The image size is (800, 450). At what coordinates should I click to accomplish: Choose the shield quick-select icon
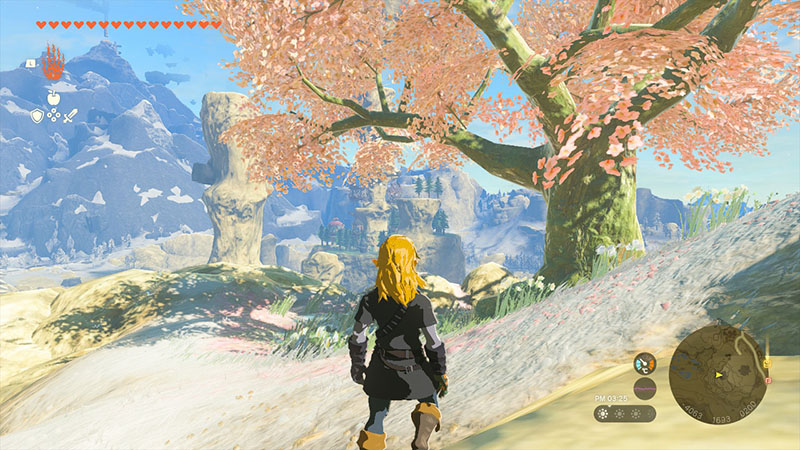(37, 116)
